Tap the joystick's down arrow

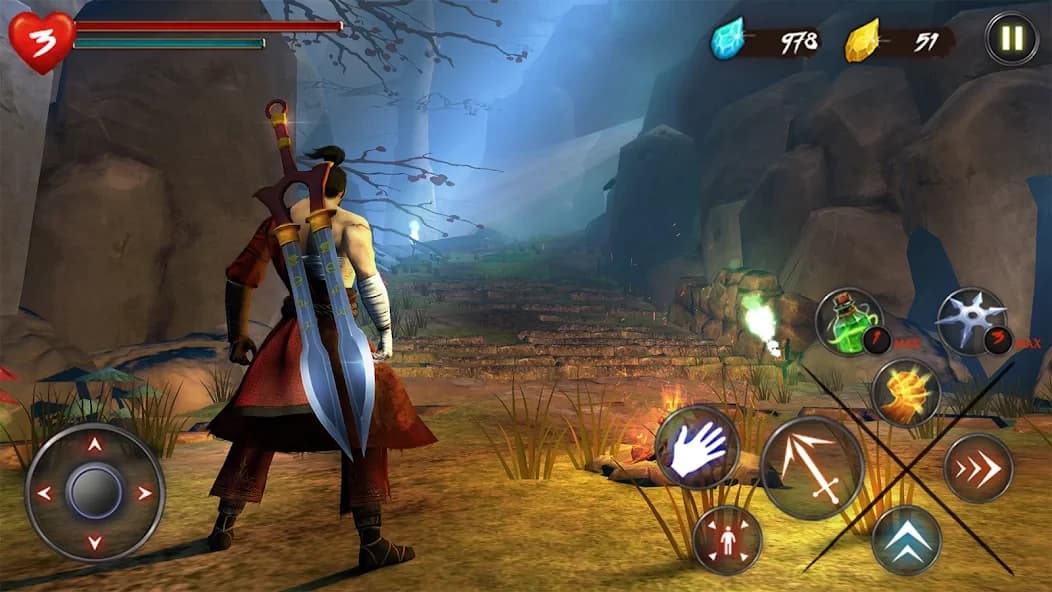95,543
